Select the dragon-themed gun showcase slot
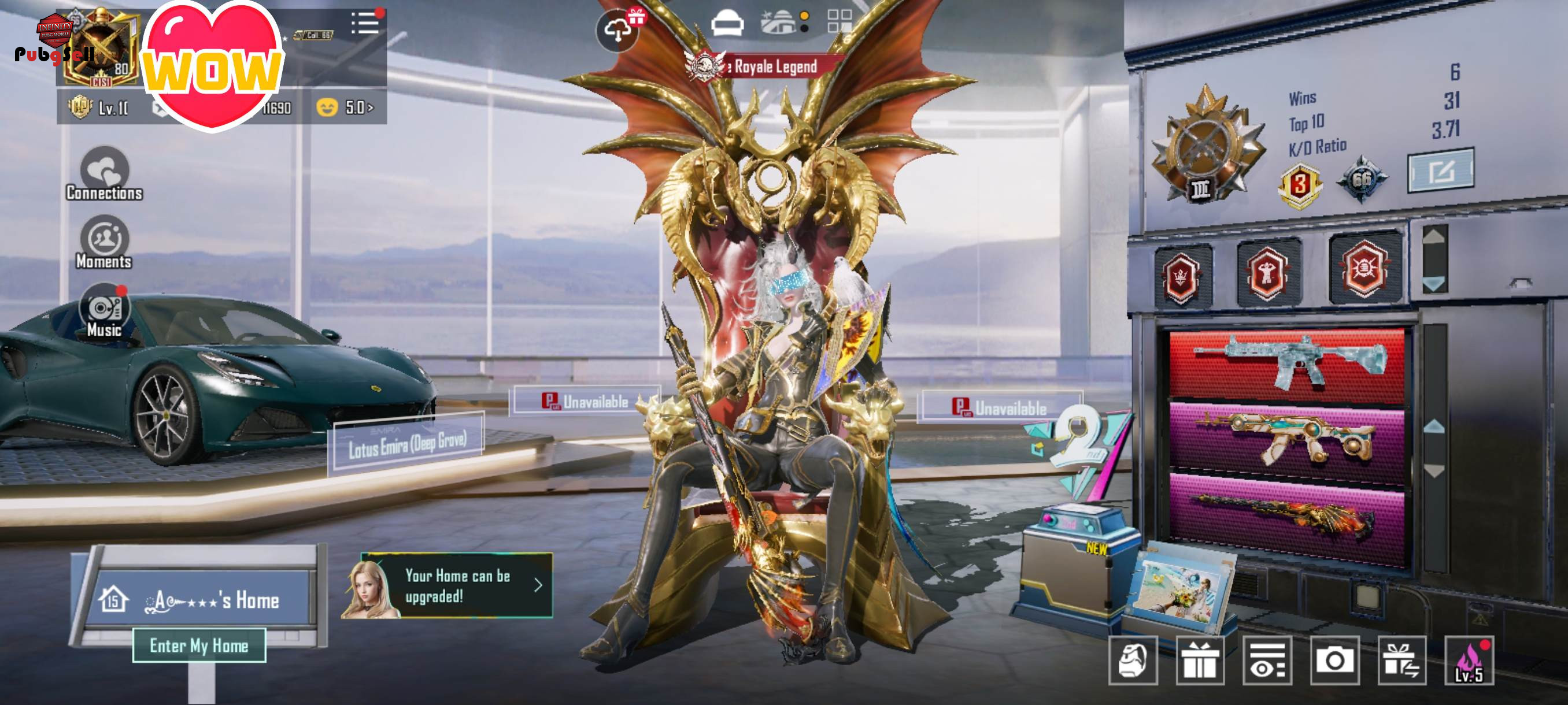 click(1287, 514)
